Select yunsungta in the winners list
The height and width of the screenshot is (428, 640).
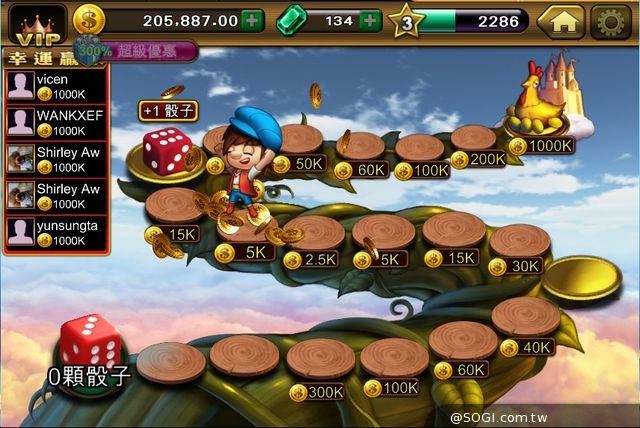[x=53, y=233]
